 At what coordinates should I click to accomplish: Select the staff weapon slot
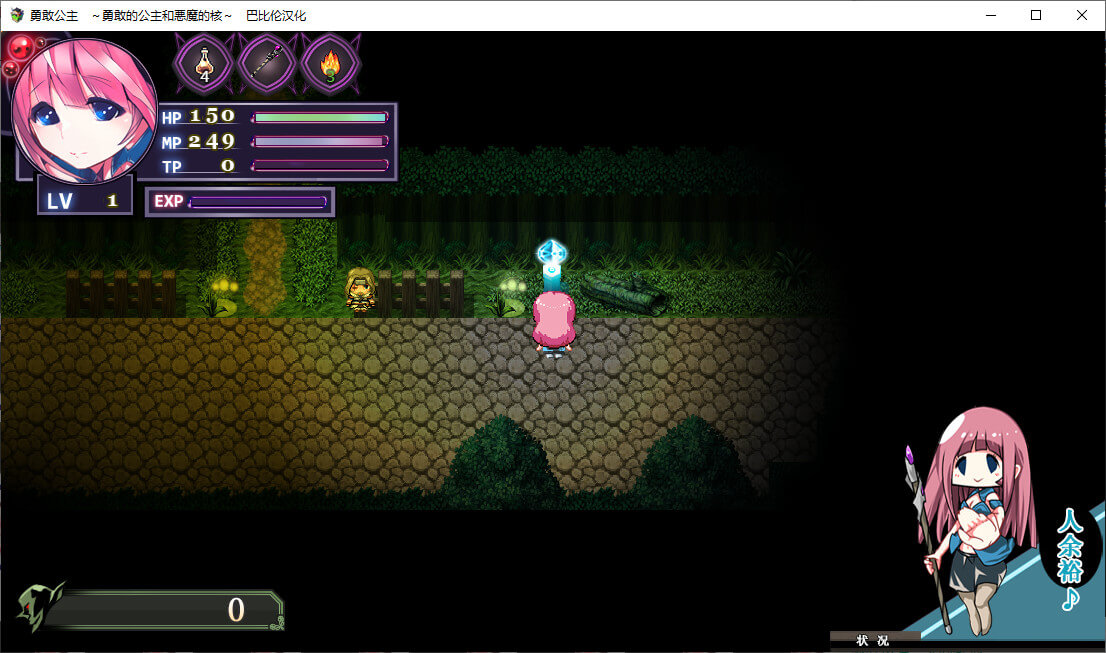coord(267,64)
